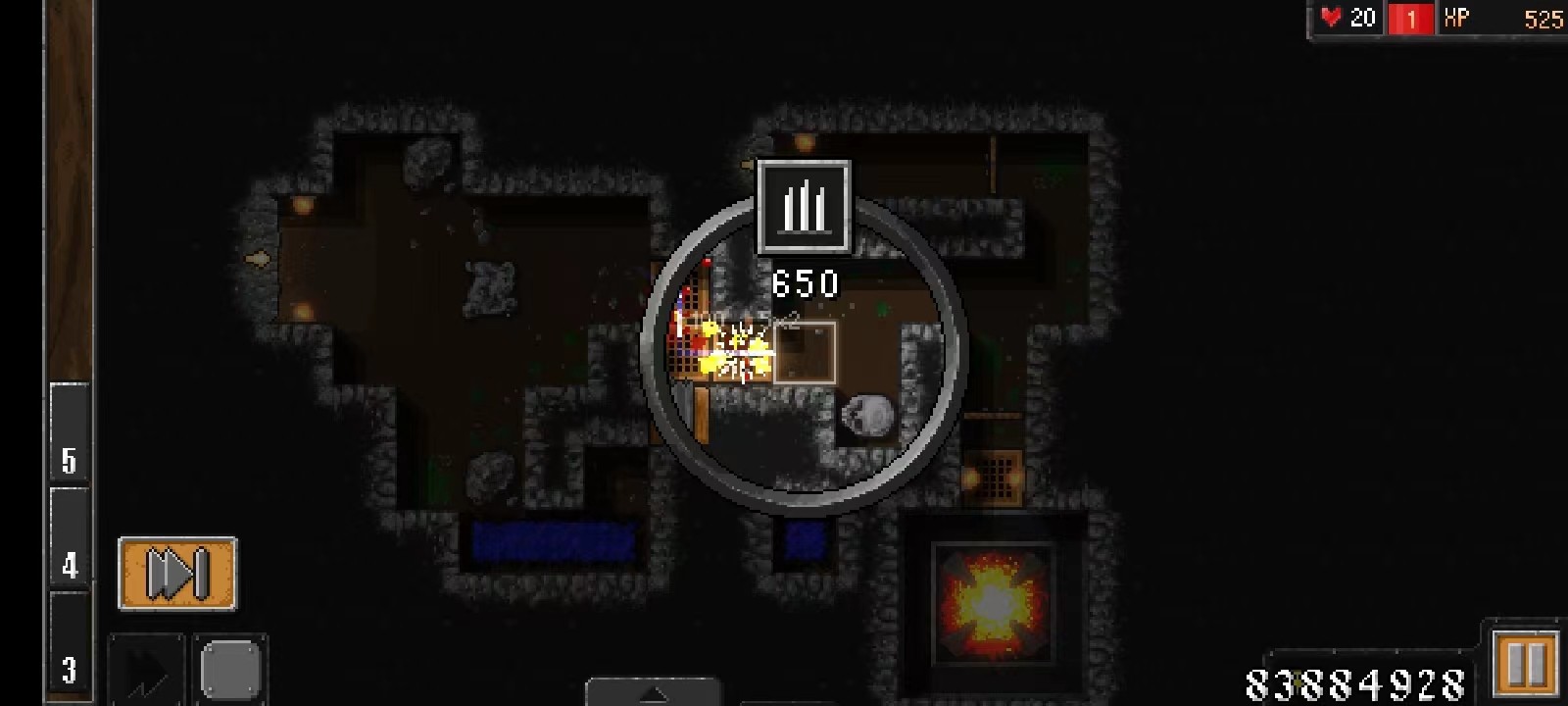Image resolution: width=1568 pixels, height=706 pixels.
Task: Toggle the fast-forward wave speed
Action: [x=177, y=572]
